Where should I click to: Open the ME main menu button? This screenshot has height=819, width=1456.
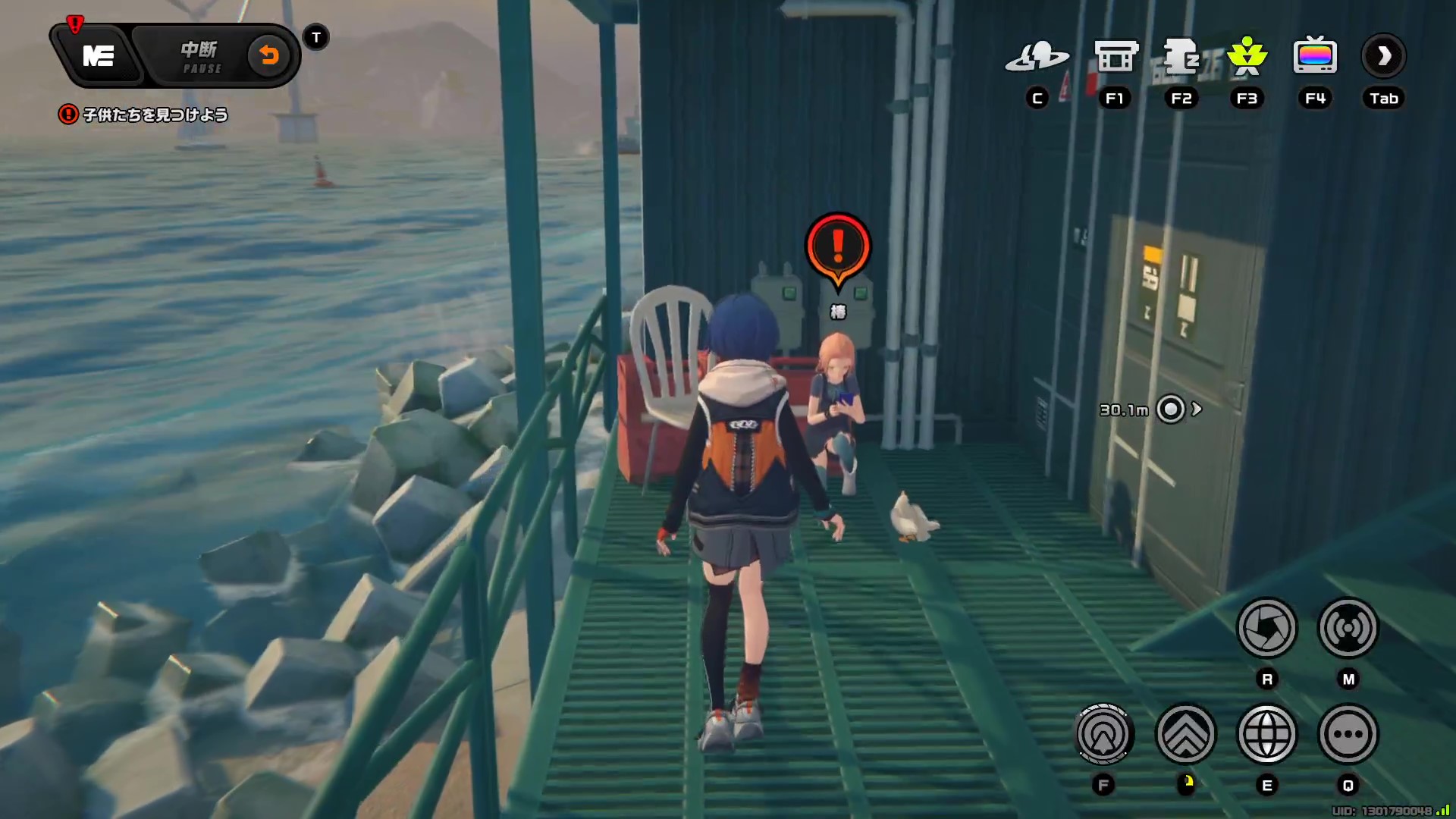coord(98,56)
